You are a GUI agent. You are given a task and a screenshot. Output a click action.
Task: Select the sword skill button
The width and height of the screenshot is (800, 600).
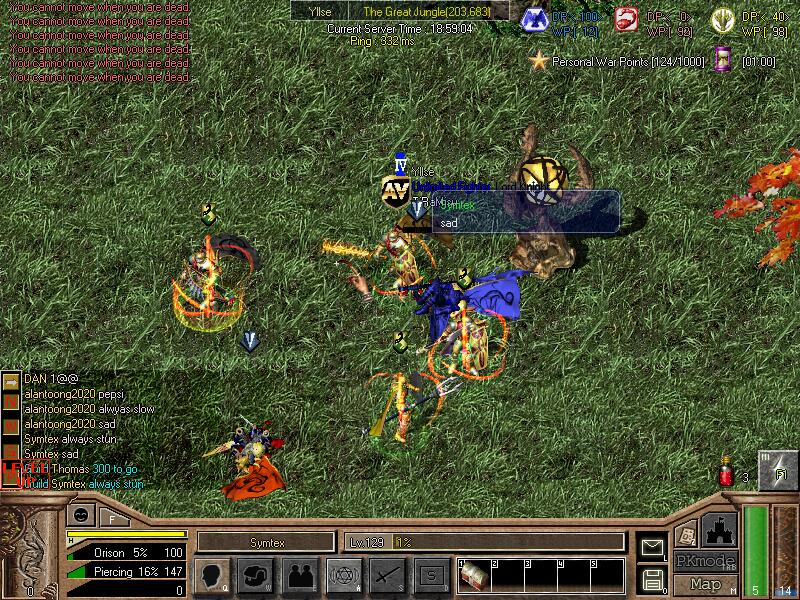[387, 577]
